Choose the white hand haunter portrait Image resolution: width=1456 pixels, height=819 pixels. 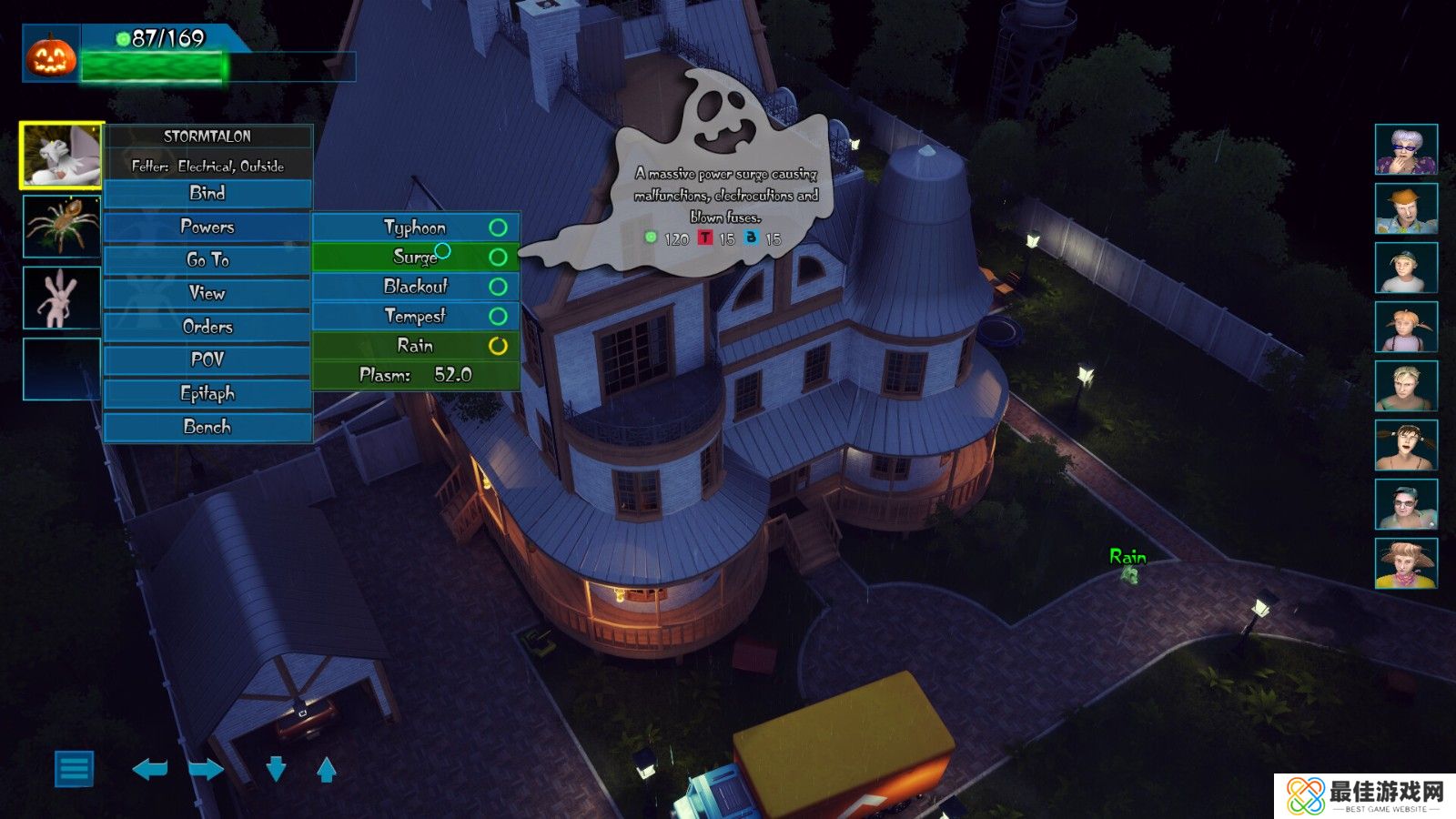pos(61,297)
